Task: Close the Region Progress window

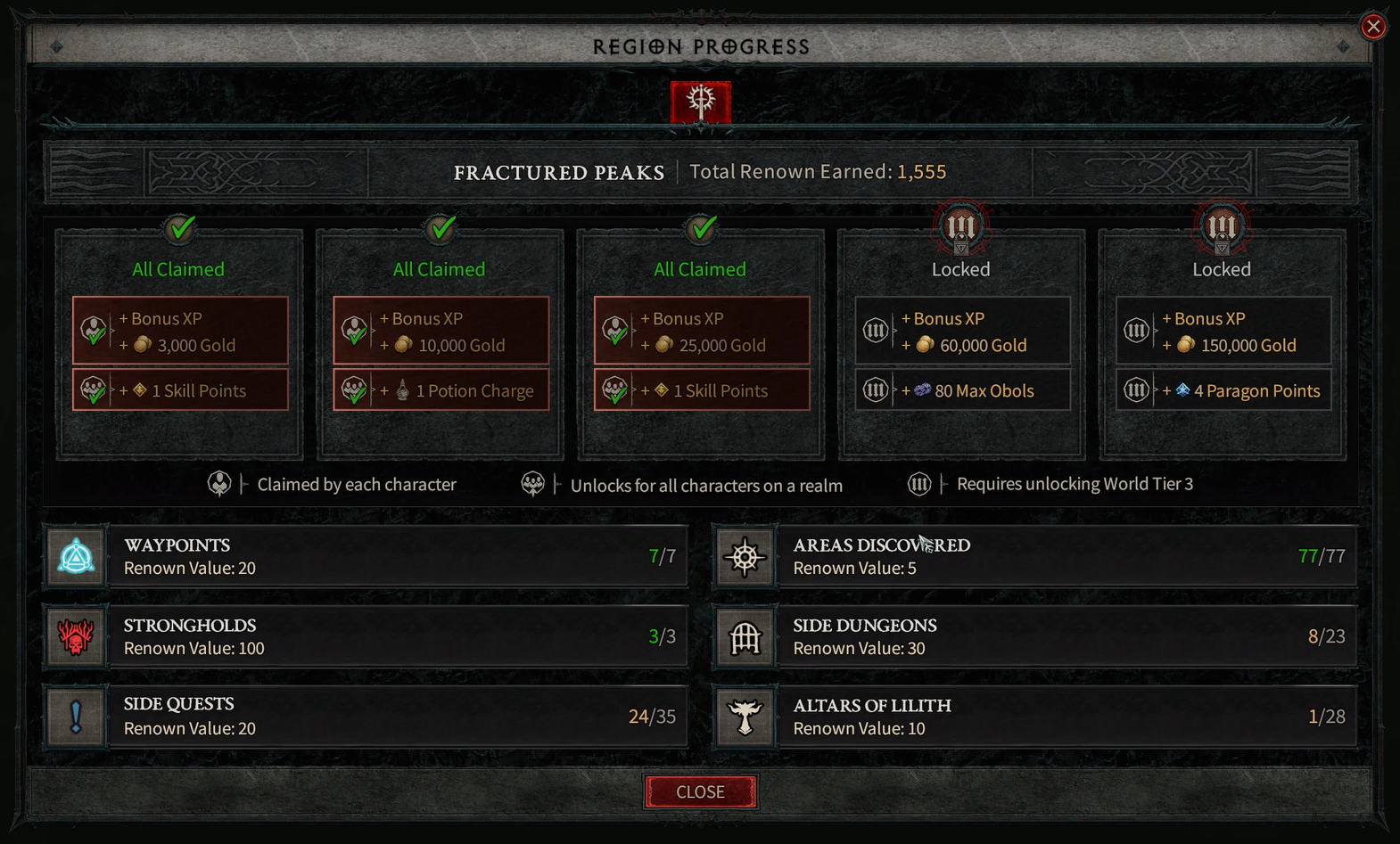Action: click(x=700, y=791)
